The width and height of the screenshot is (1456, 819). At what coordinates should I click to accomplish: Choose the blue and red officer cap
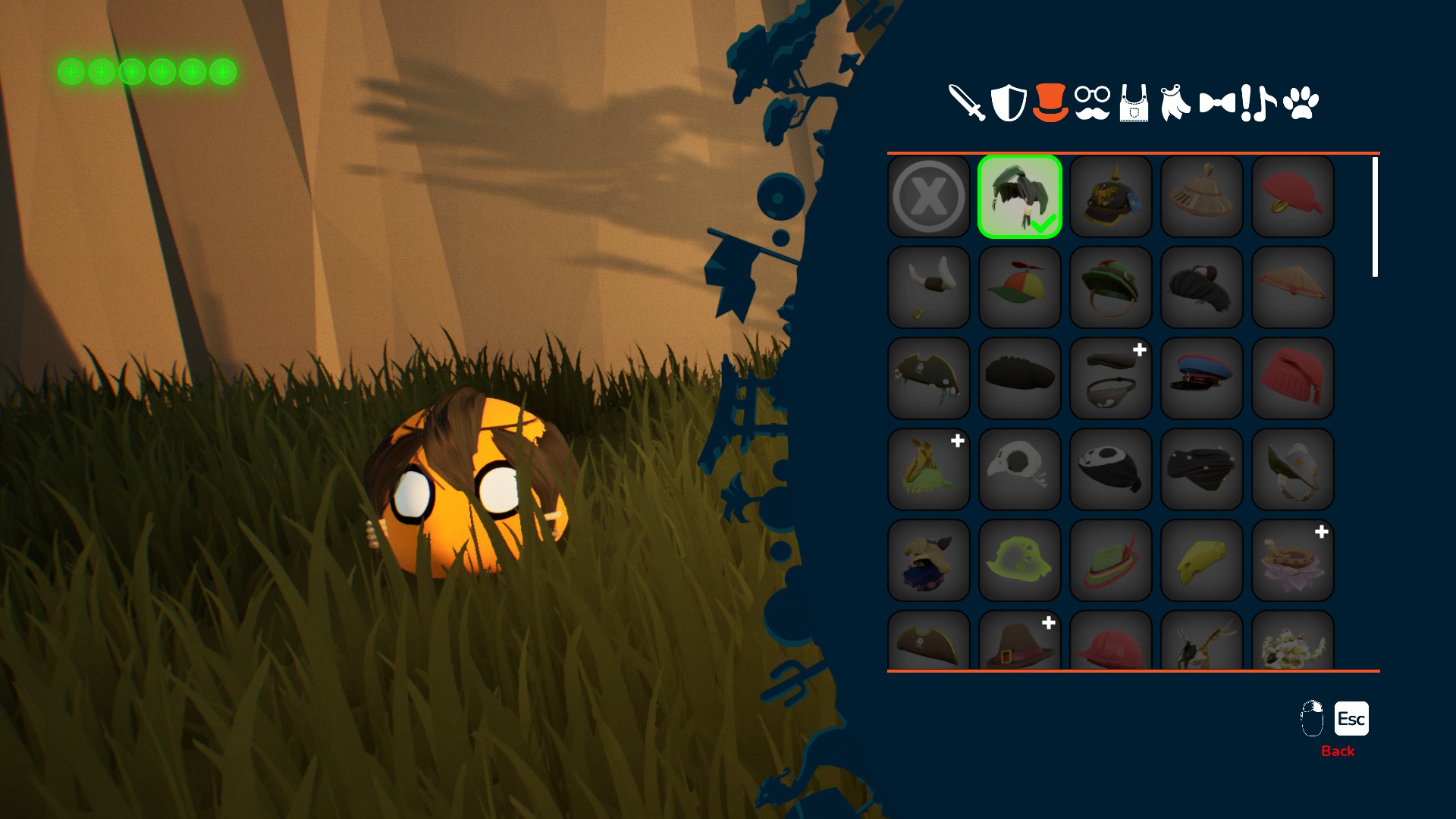[1202, 379]
